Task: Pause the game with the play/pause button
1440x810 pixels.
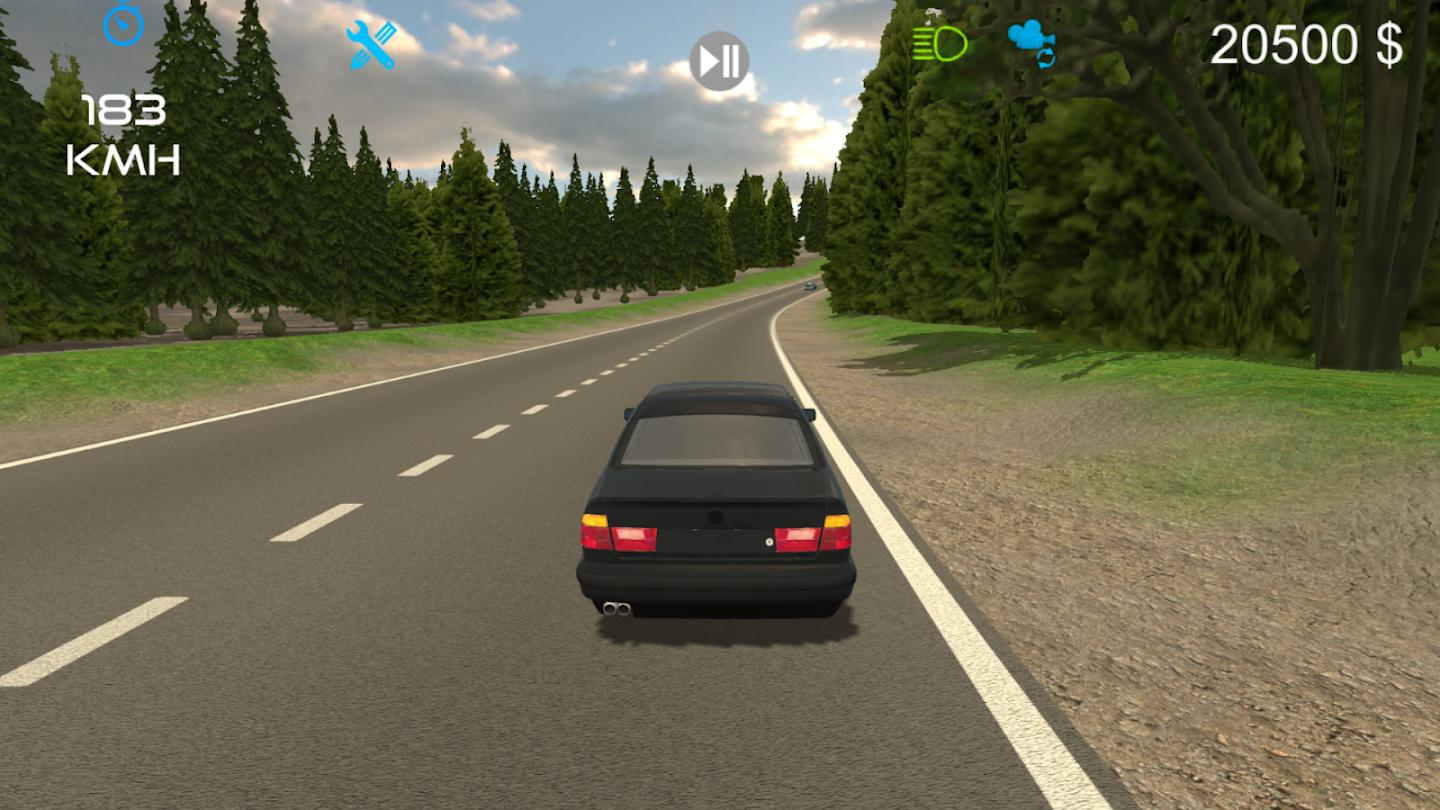Action: click(x=720, y=62)
